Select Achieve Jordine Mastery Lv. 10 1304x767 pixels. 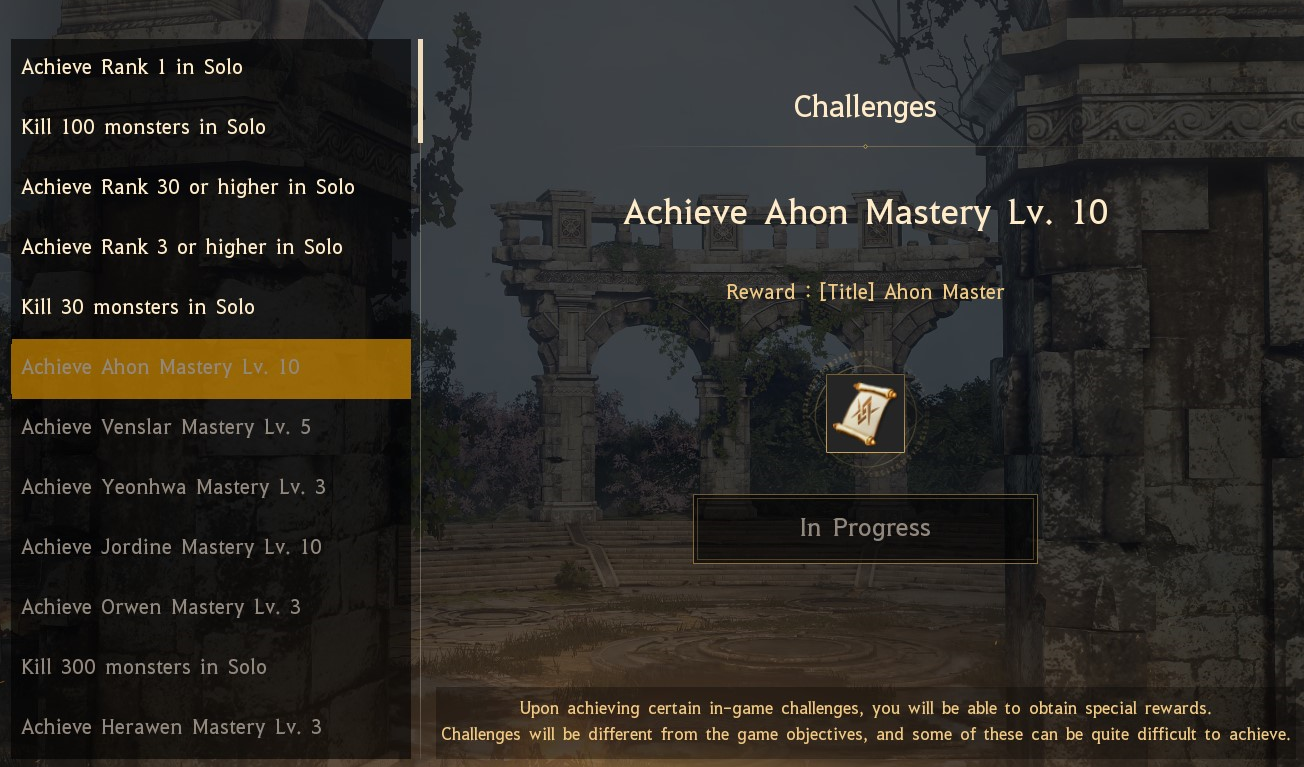click(210, 548)
